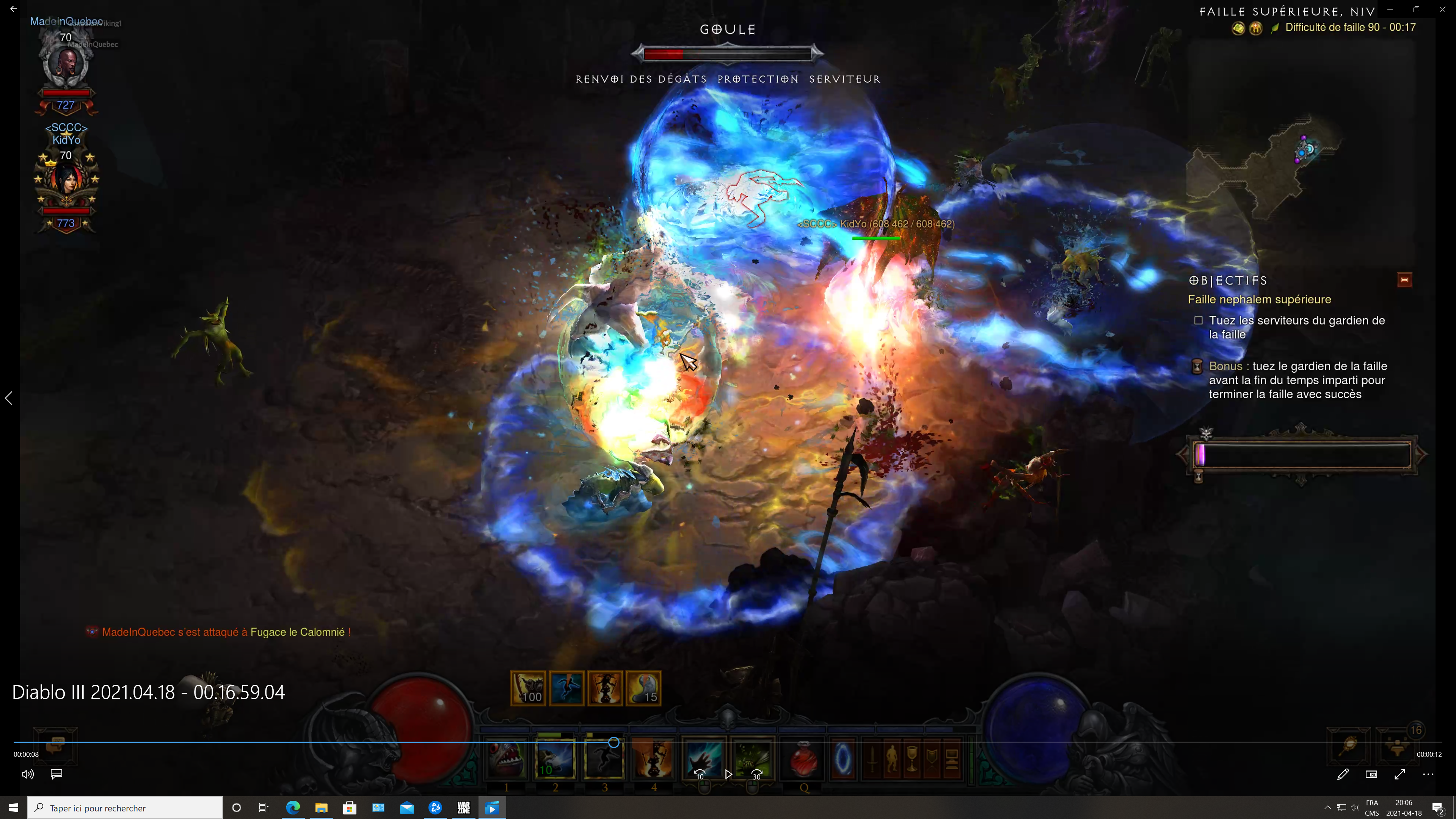This screenshot has width=1456, height=819.
Task: Open the rift minimap
Action: point(1272,164)
